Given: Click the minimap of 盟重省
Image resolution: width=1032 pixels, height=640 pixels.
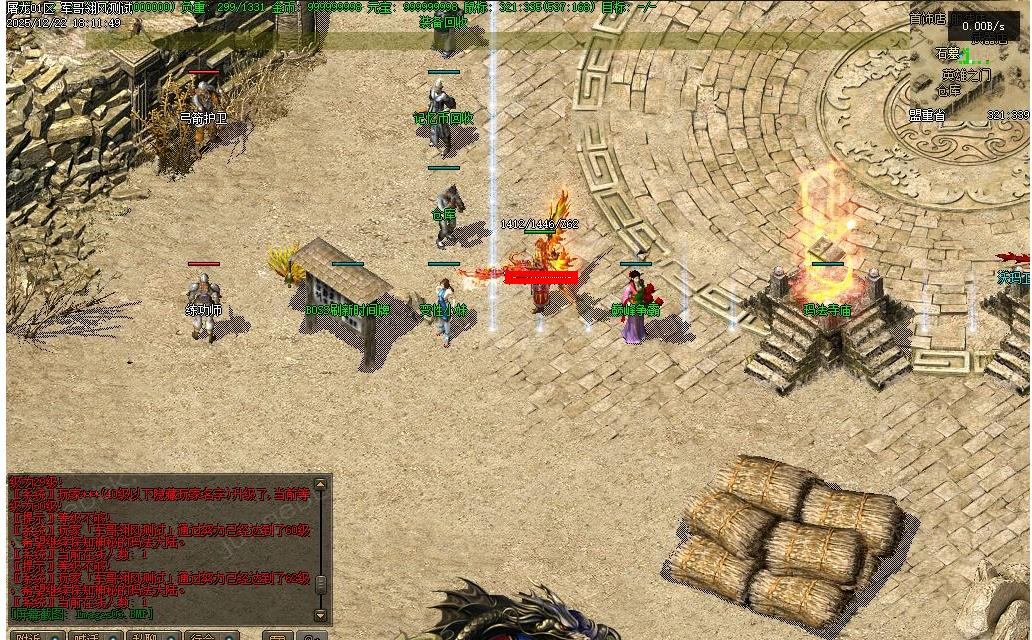Looking at the screenshot, I should coord(968,65).
